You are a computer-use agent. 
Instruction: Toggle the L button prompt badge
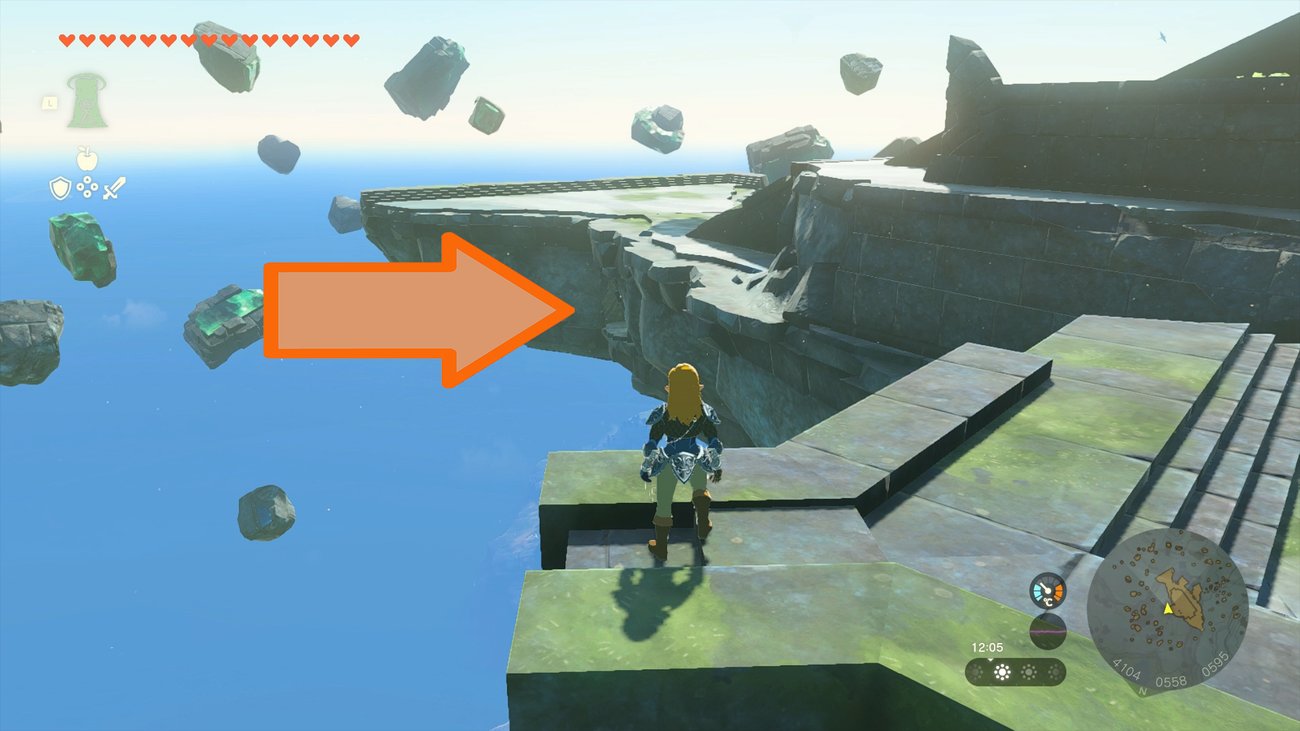(50, 102)
